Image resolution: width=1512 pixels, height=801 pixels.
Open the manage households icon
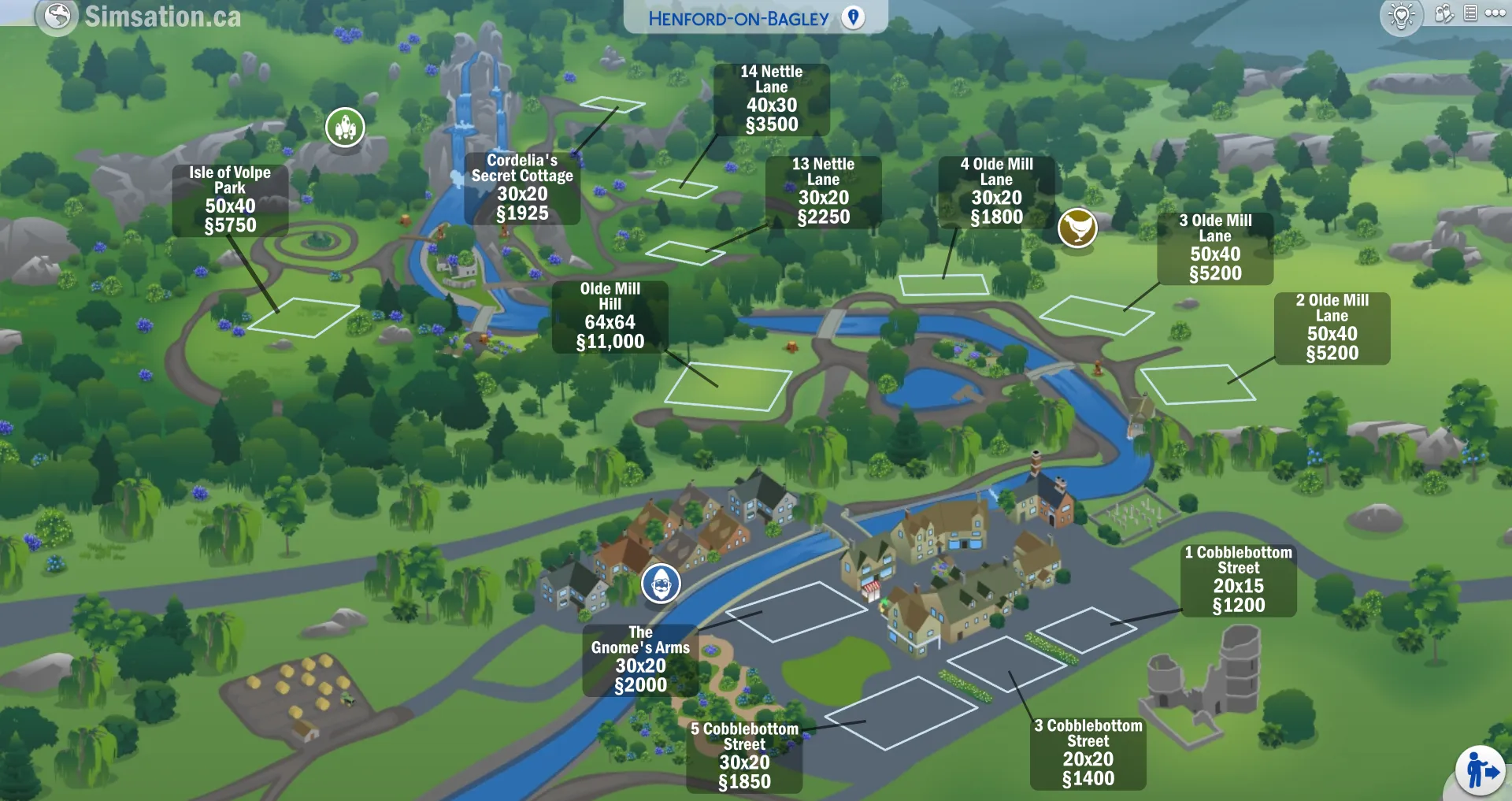1443,13
